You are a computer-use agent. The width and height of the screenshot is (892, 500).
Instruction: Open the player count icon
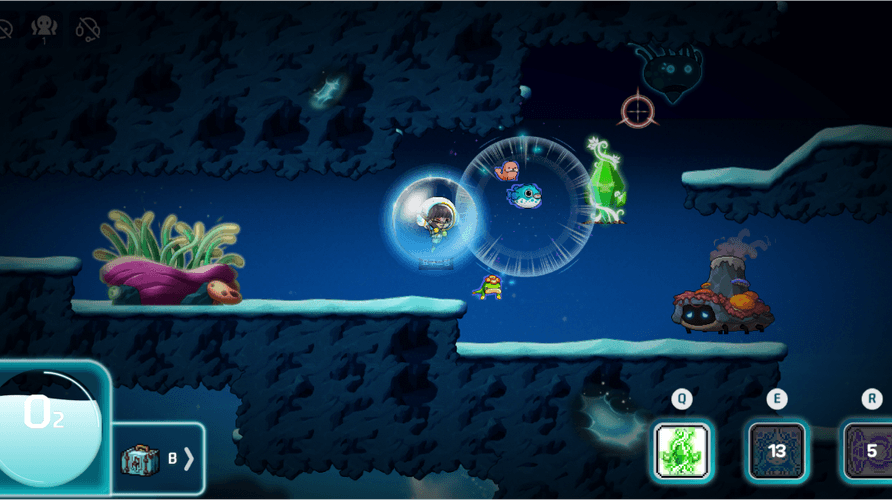pyautogui.click(x=44, y=29)
